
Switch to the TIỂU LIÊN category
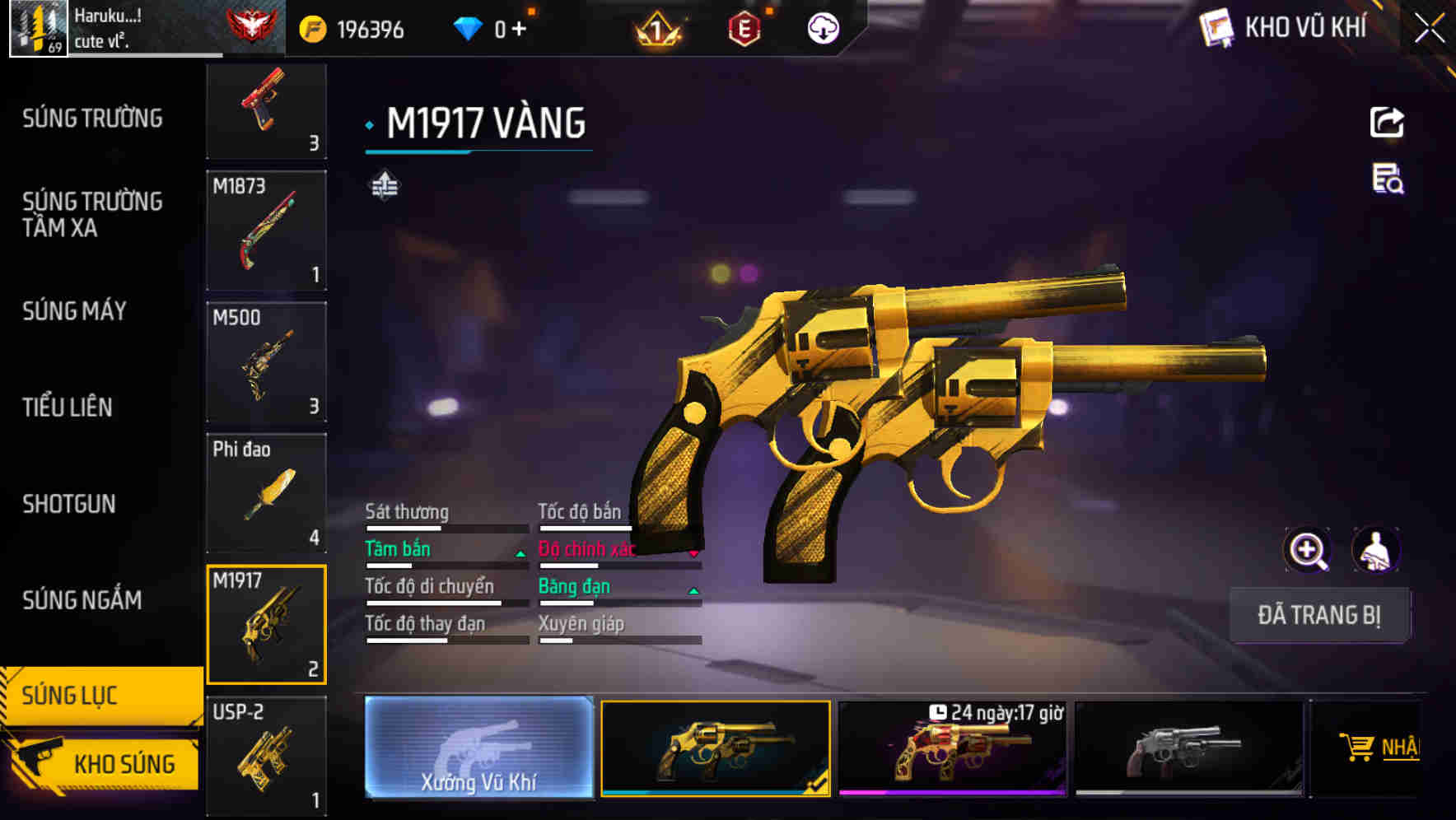point(68,407)
